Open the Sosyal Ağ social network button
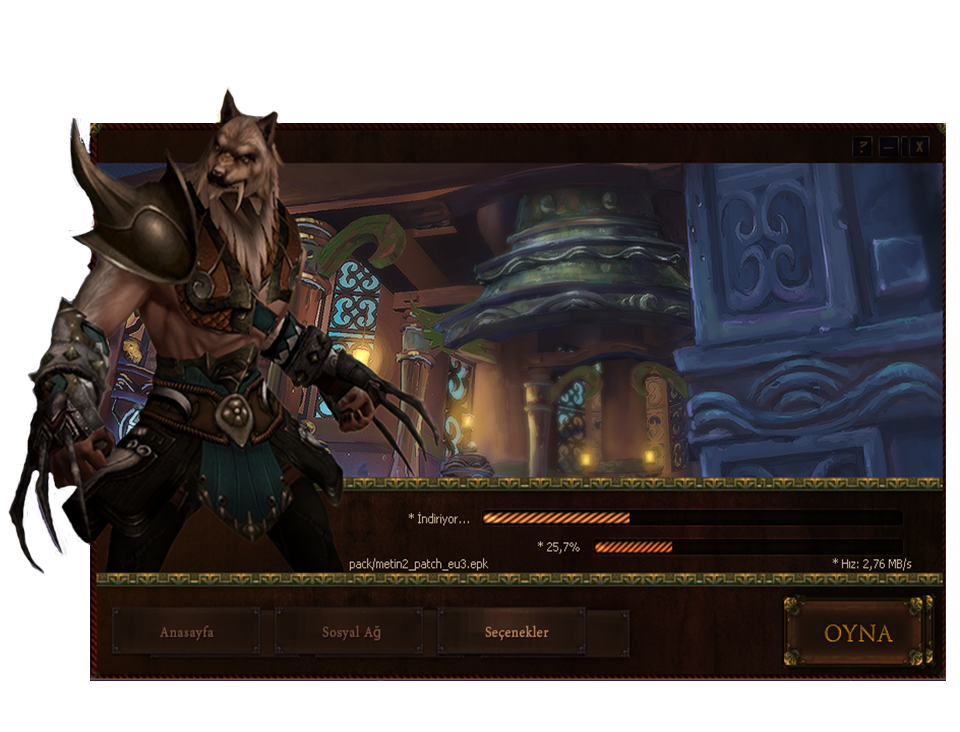The image size is (960, 732). tap(351, 632)
